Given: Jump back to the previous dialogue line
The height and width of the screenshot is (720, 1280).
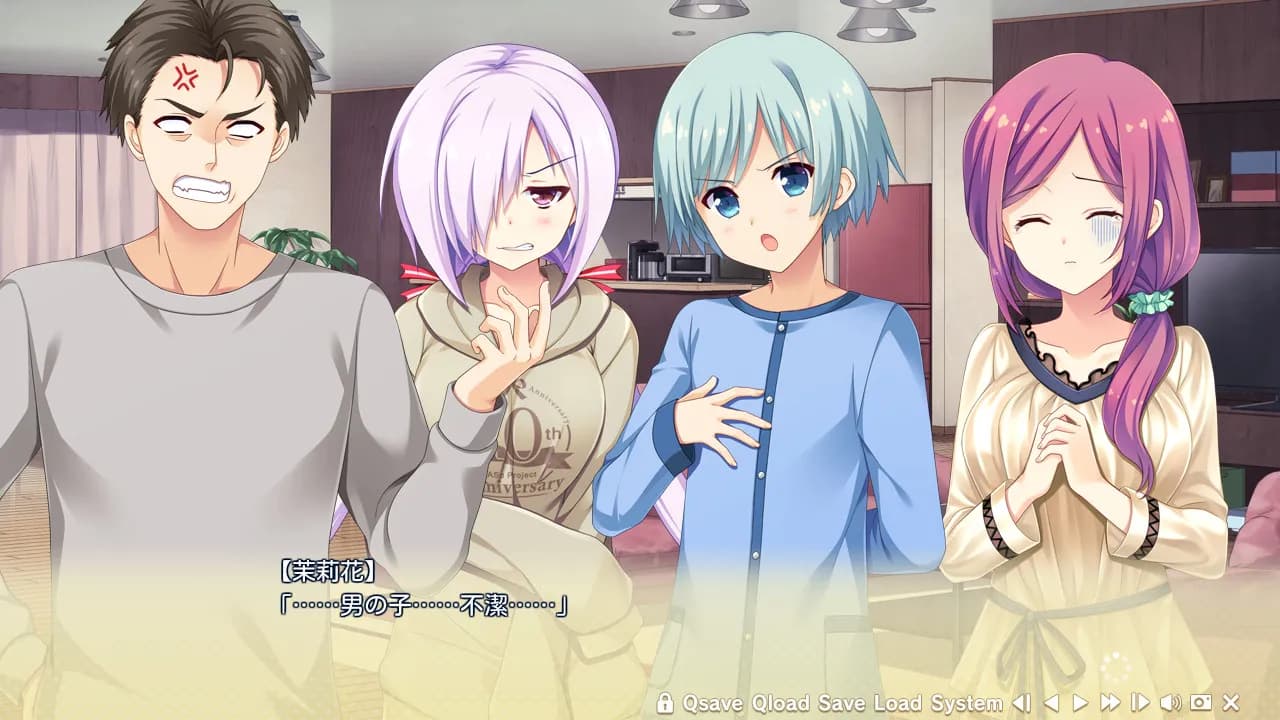Looking at the screenshot, I should pyautogui.click(x=1022, y=707).
